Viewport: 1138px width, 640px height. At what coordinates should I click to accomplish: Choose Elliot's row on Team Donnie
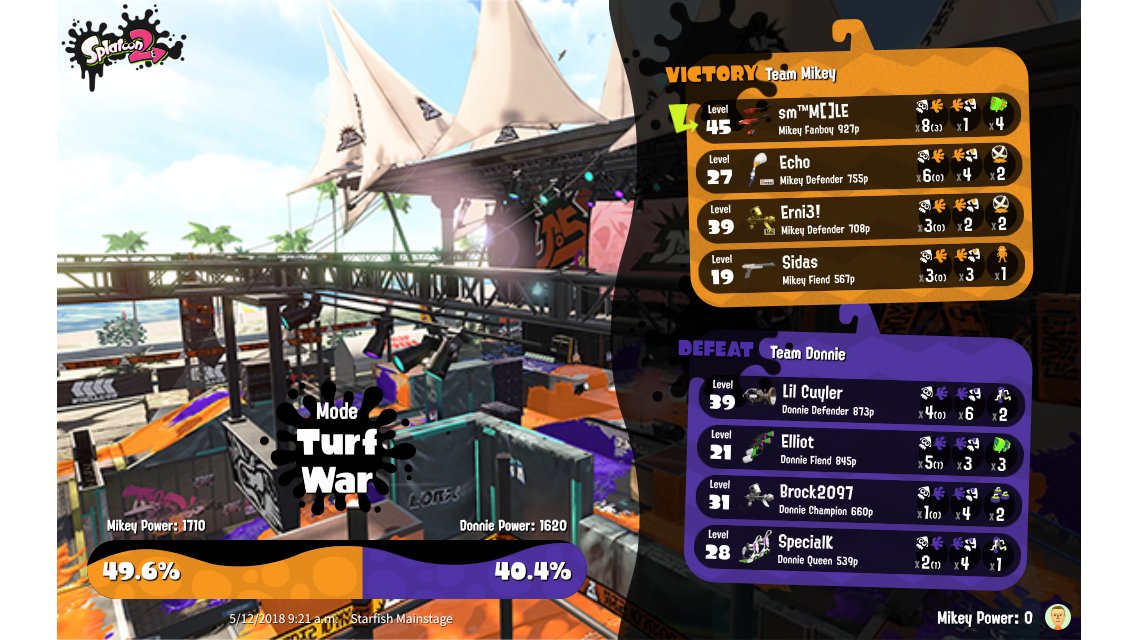click(x=858, y=450)
